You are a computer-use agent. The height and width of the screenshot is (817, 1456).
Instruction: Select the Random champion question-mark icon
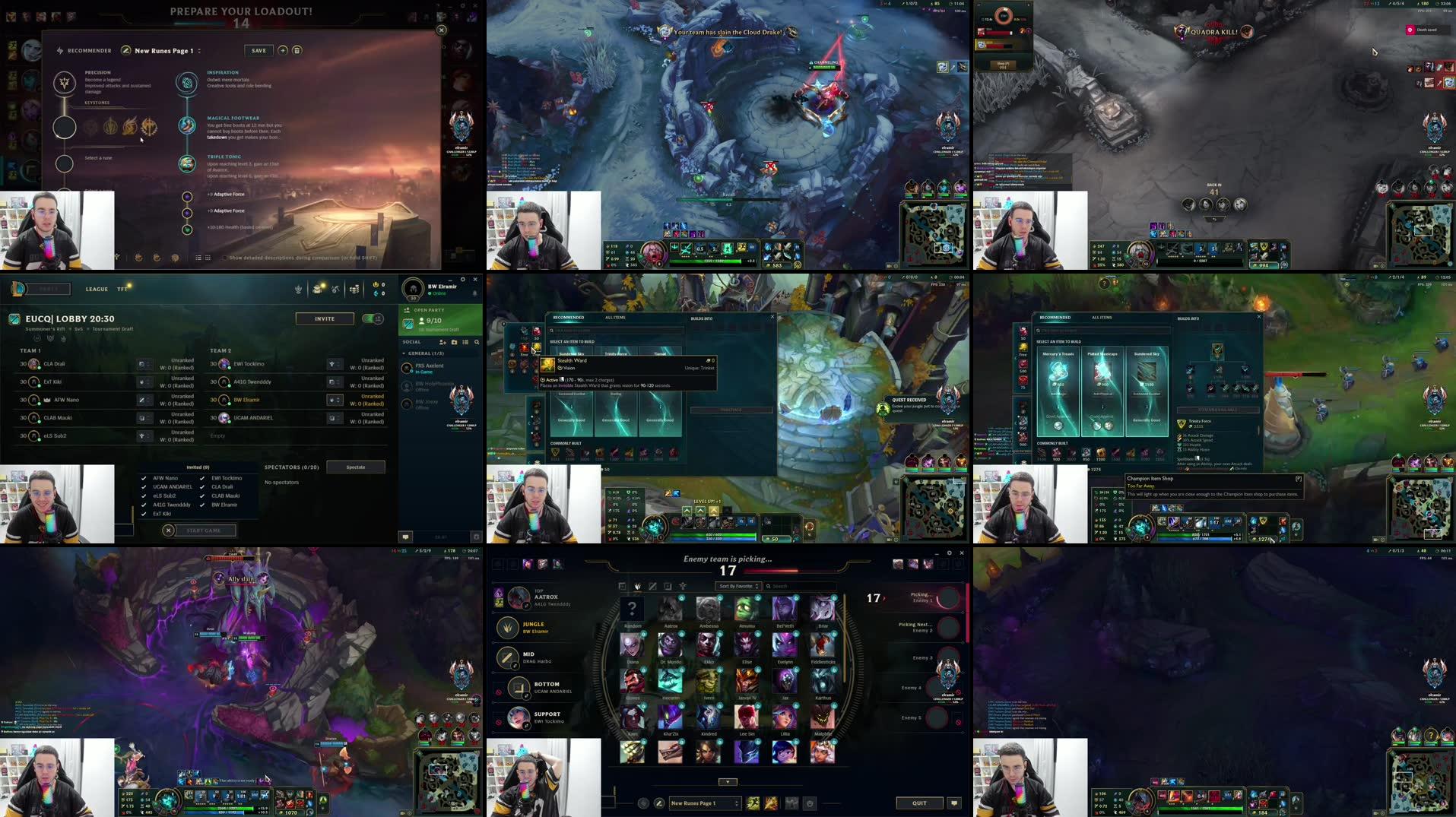click(x=633, y=608)
